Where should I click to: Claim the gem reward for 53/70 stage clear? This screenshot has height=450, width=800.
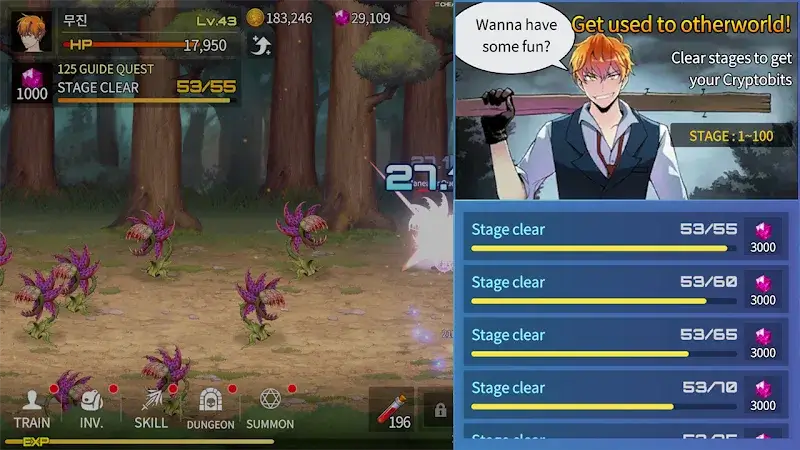(763, 395)
